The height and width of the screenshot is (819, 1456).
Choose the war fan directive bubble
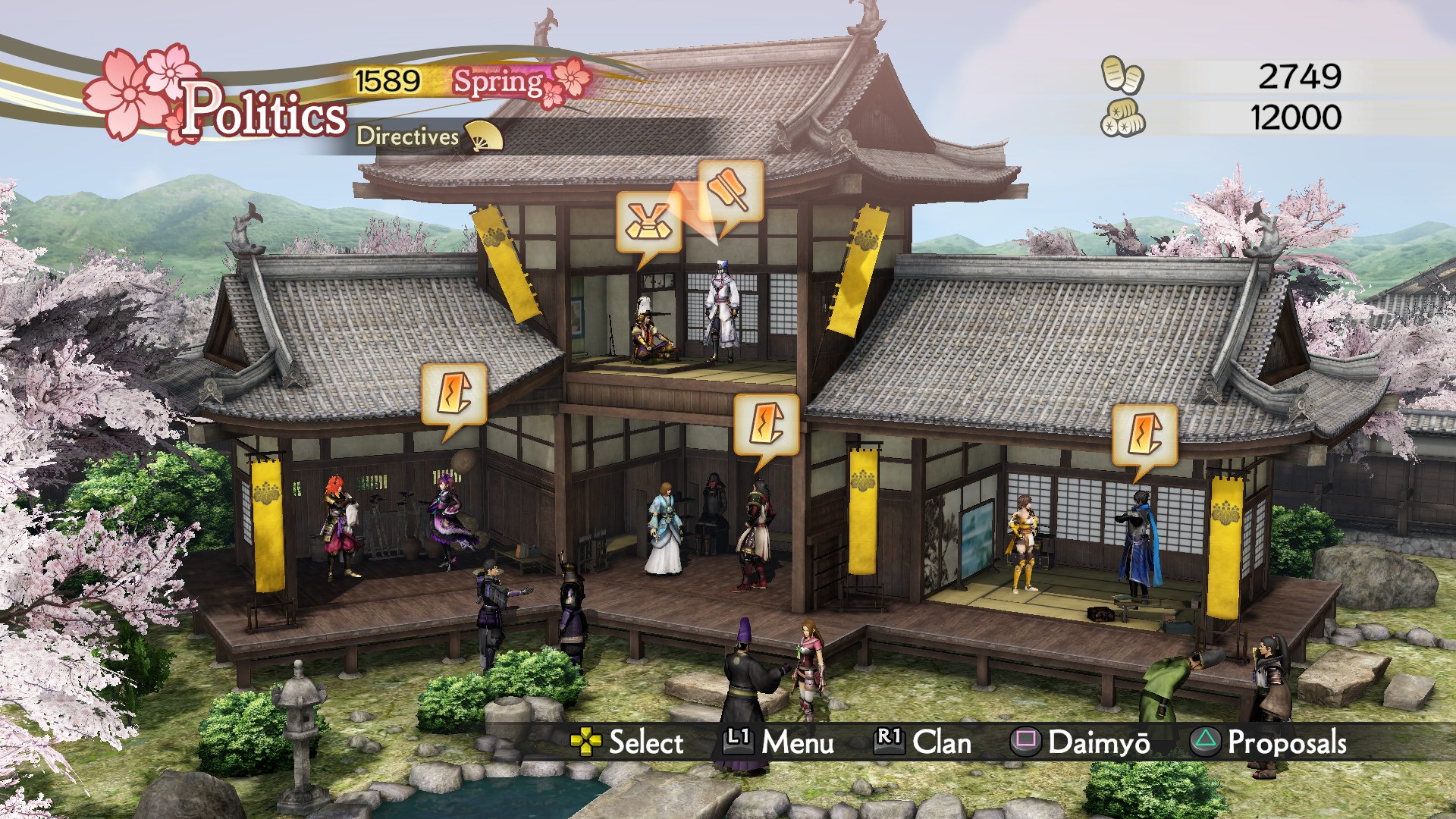(x=730, y=191)
